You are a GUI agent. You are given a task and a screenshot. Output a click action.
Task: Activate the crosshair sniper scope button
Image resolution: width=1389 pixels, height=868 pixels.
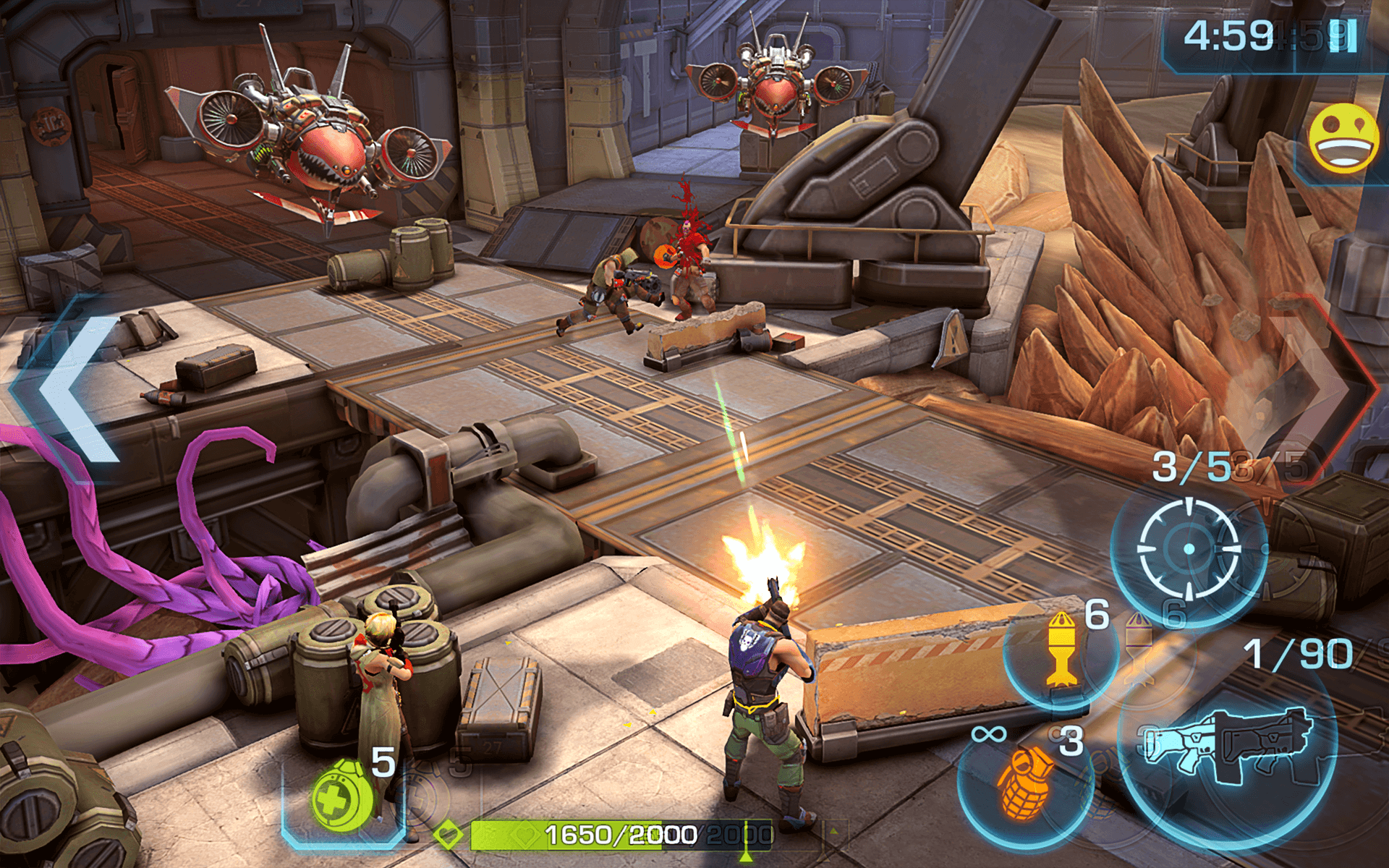coord(1189,550)
